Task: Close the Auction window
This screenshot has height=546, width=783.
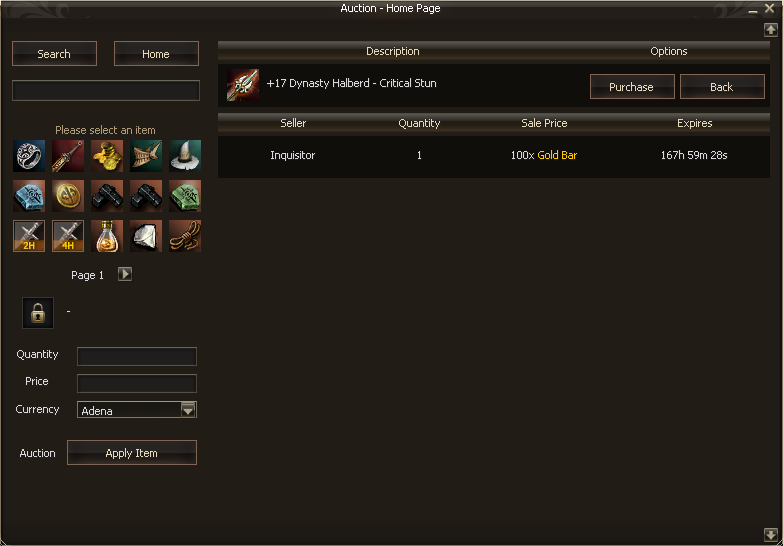Action: (x=769, y=8)
